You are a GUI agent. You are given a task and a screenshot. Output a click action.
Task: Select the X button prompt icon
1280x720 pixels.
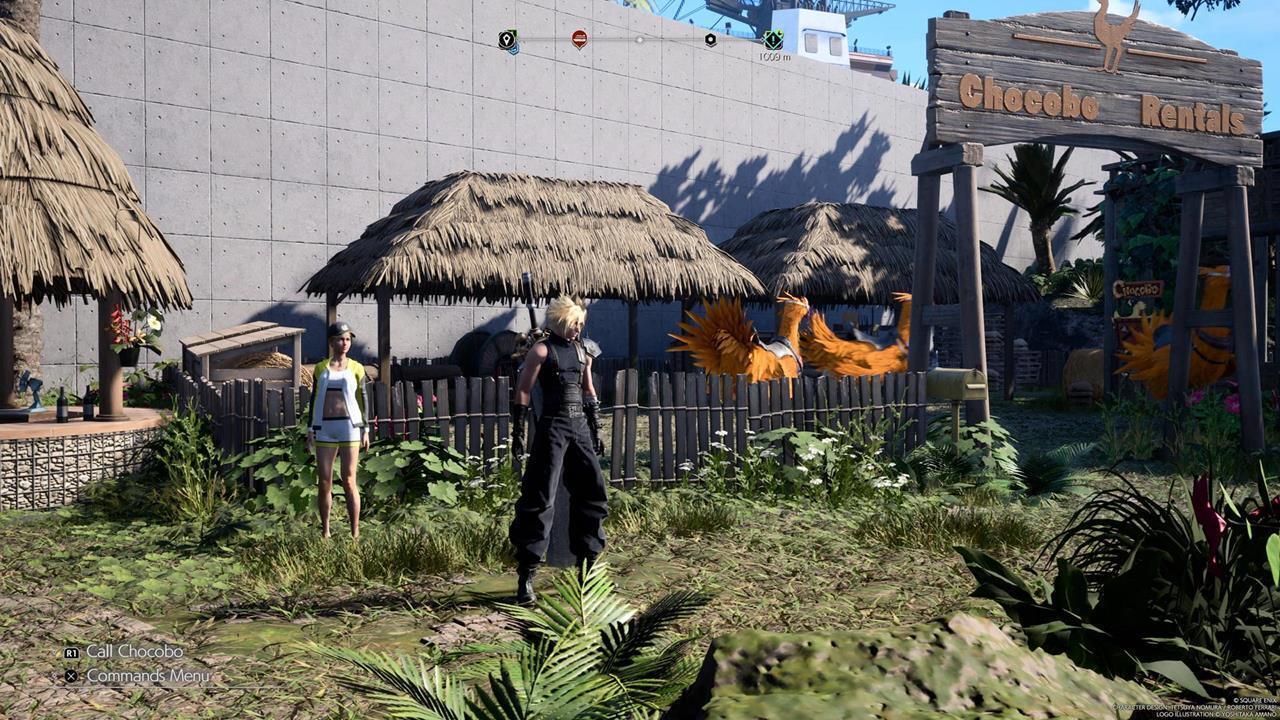(x=71, y=675)
